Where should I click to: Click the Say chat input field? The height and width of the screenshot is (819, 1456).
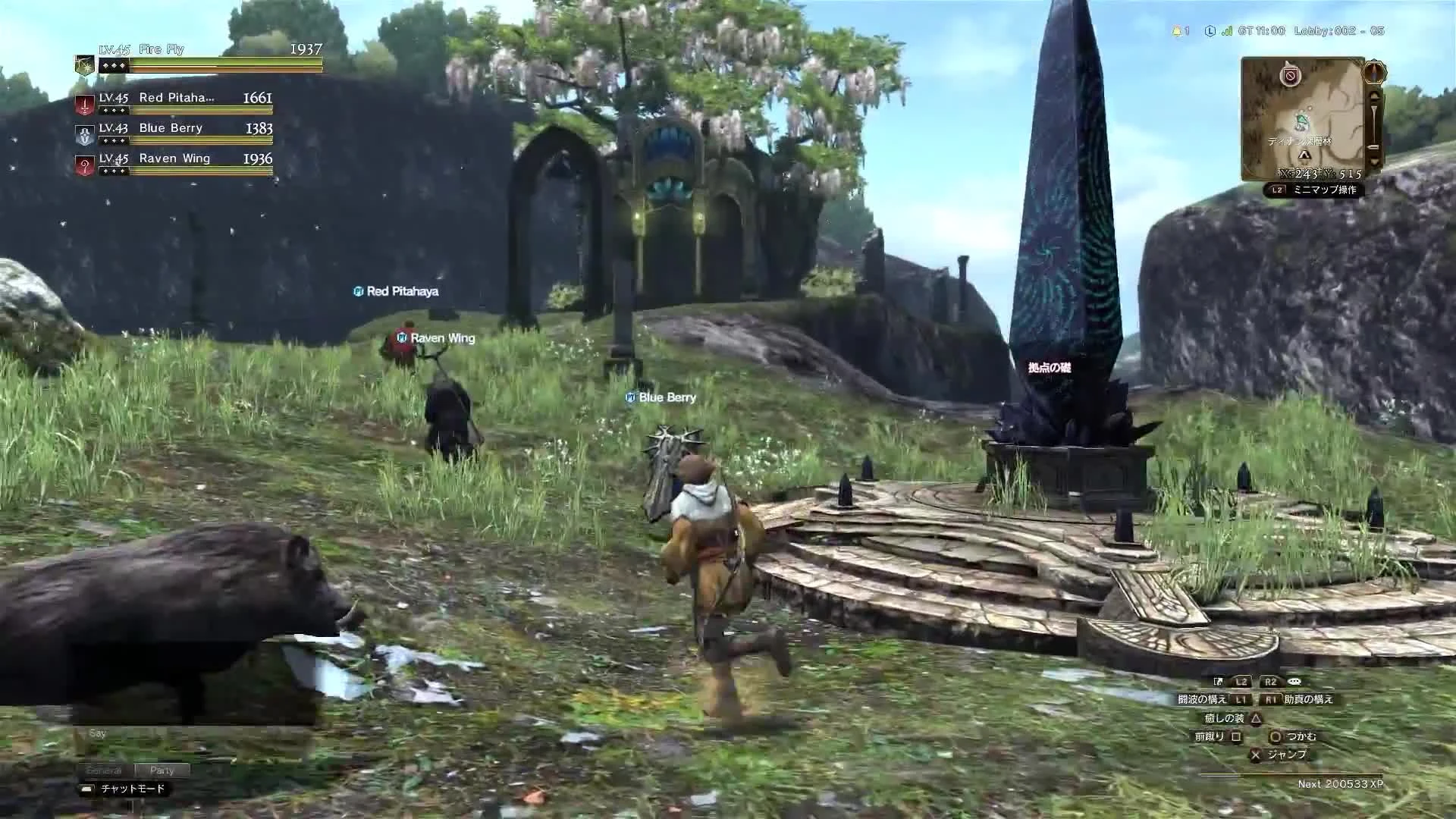pyautogui.click(x=97, y=733)
